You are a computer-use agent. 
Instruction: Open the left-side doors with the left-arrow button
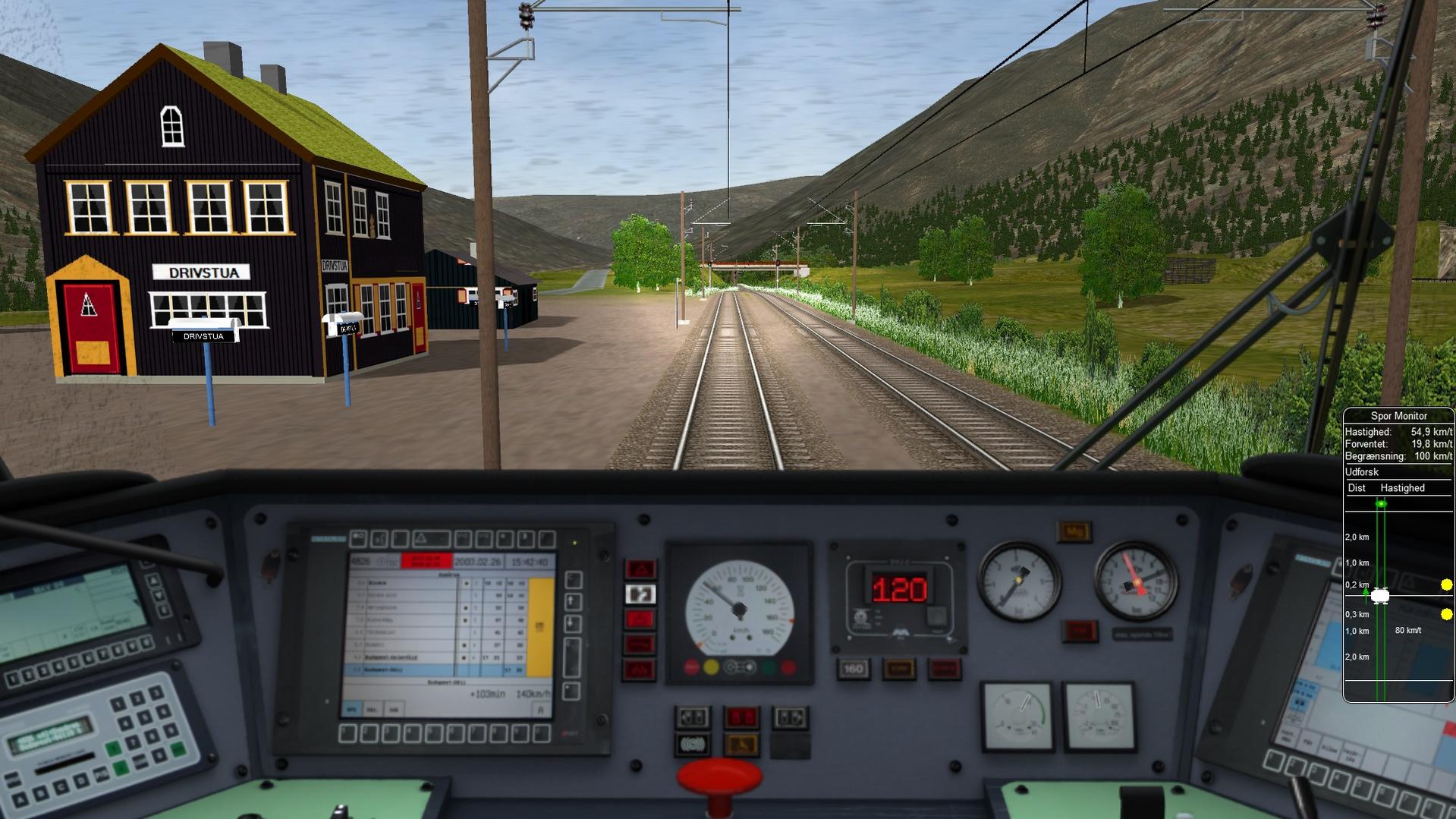[693, 717]
